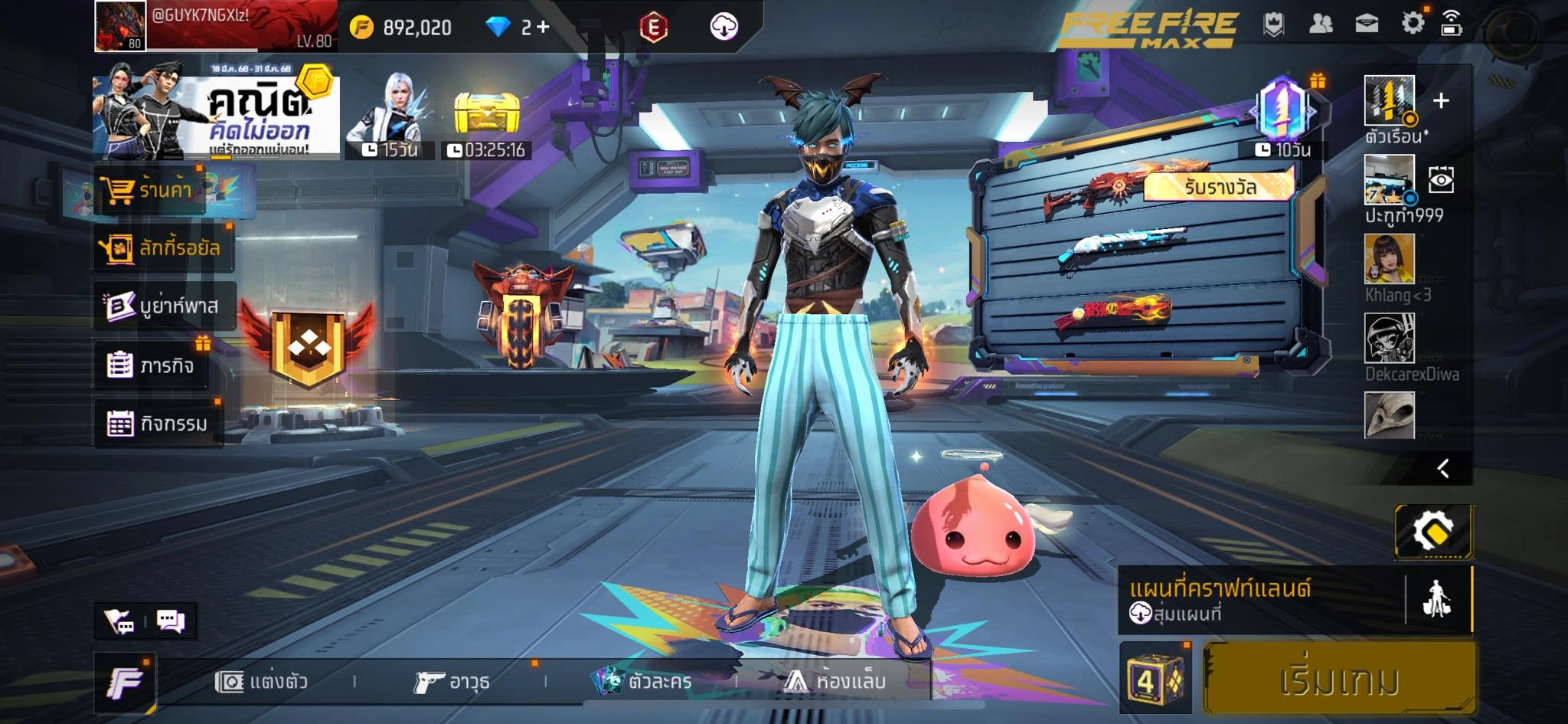This screenshot has height=724, width=1568.
Task: Add diamonds with the plus button
Action: pos(543,27)
